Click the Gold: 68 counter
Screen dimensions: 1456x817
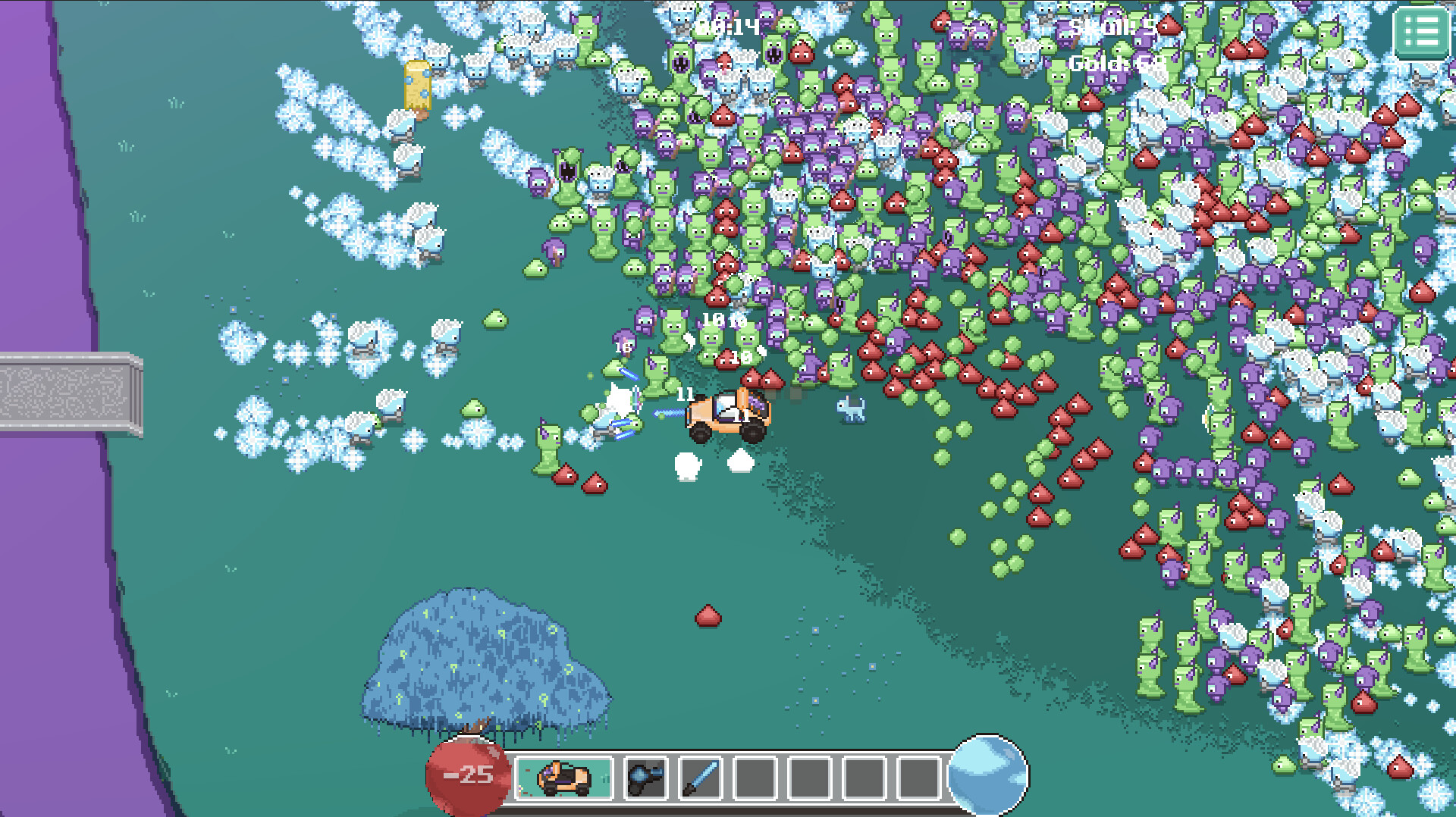coord(1113,64)
